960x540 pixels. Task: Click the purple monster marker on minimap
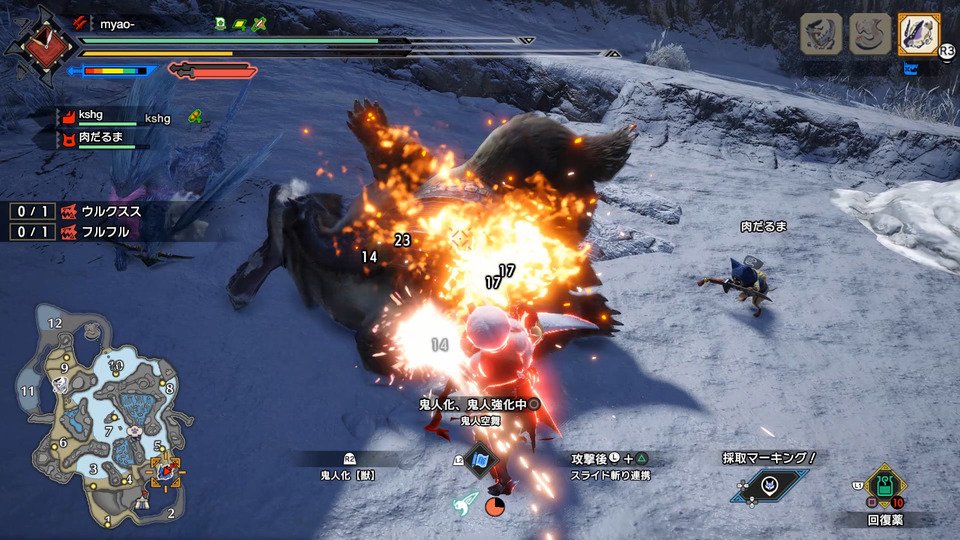tap(133, 431)
